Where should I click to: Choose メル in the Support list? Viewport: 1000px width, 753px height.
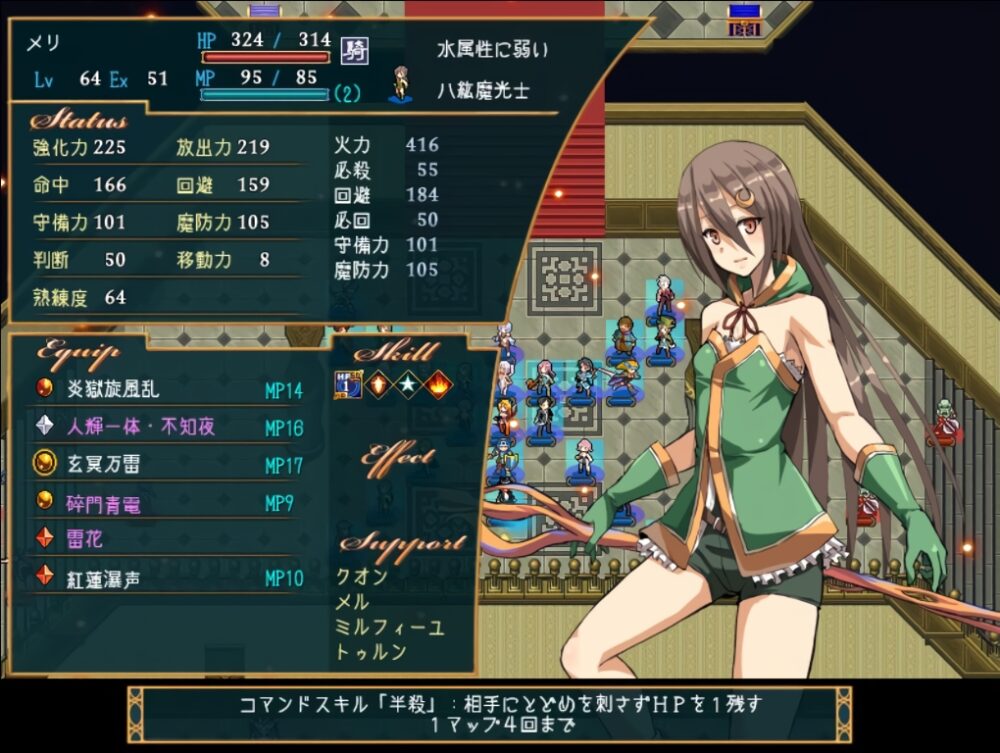(354, 602)
